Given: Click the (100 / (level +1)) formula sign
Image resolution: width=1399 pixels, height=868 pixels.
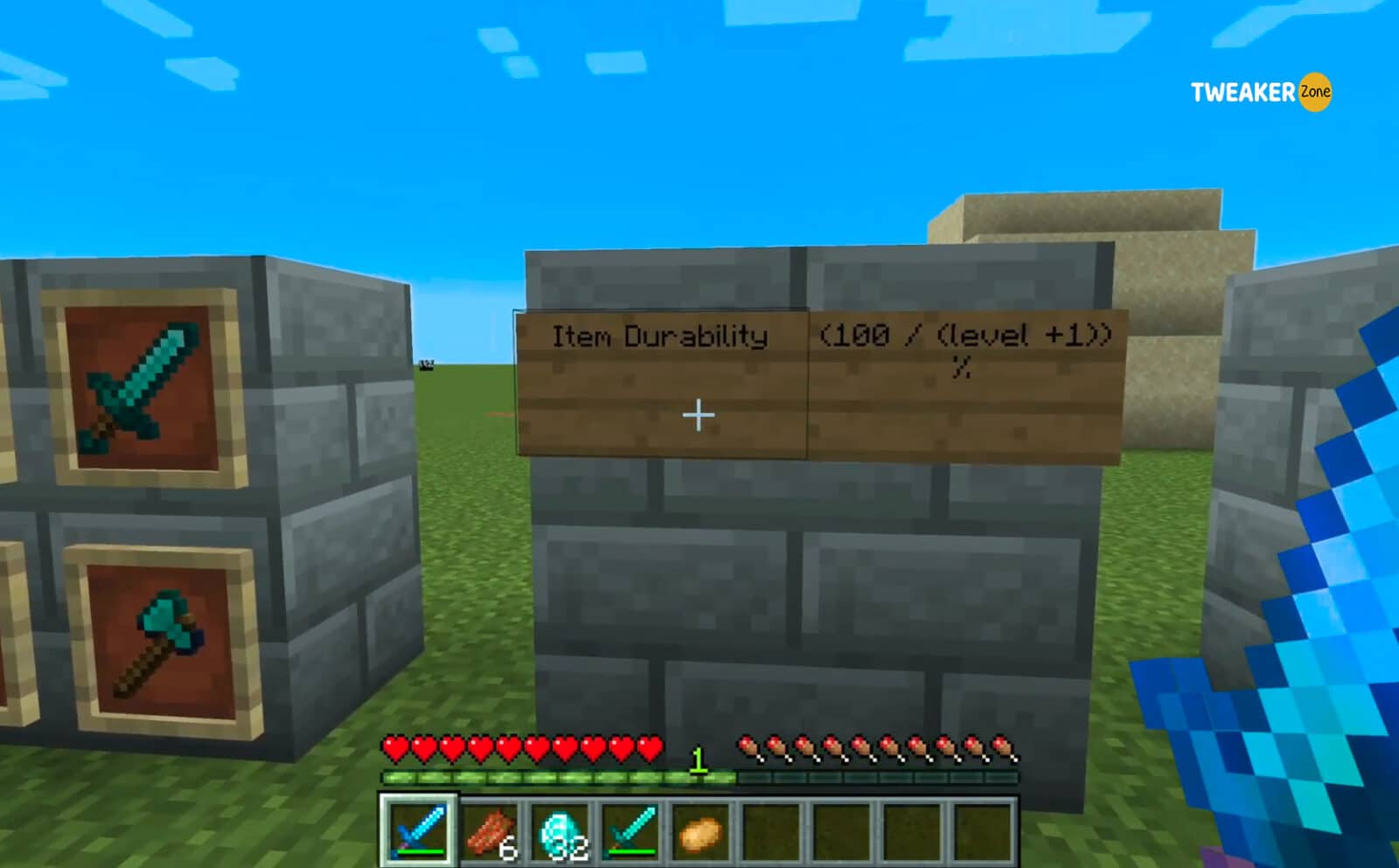Looking at the screenshot, I should [966, 337].
